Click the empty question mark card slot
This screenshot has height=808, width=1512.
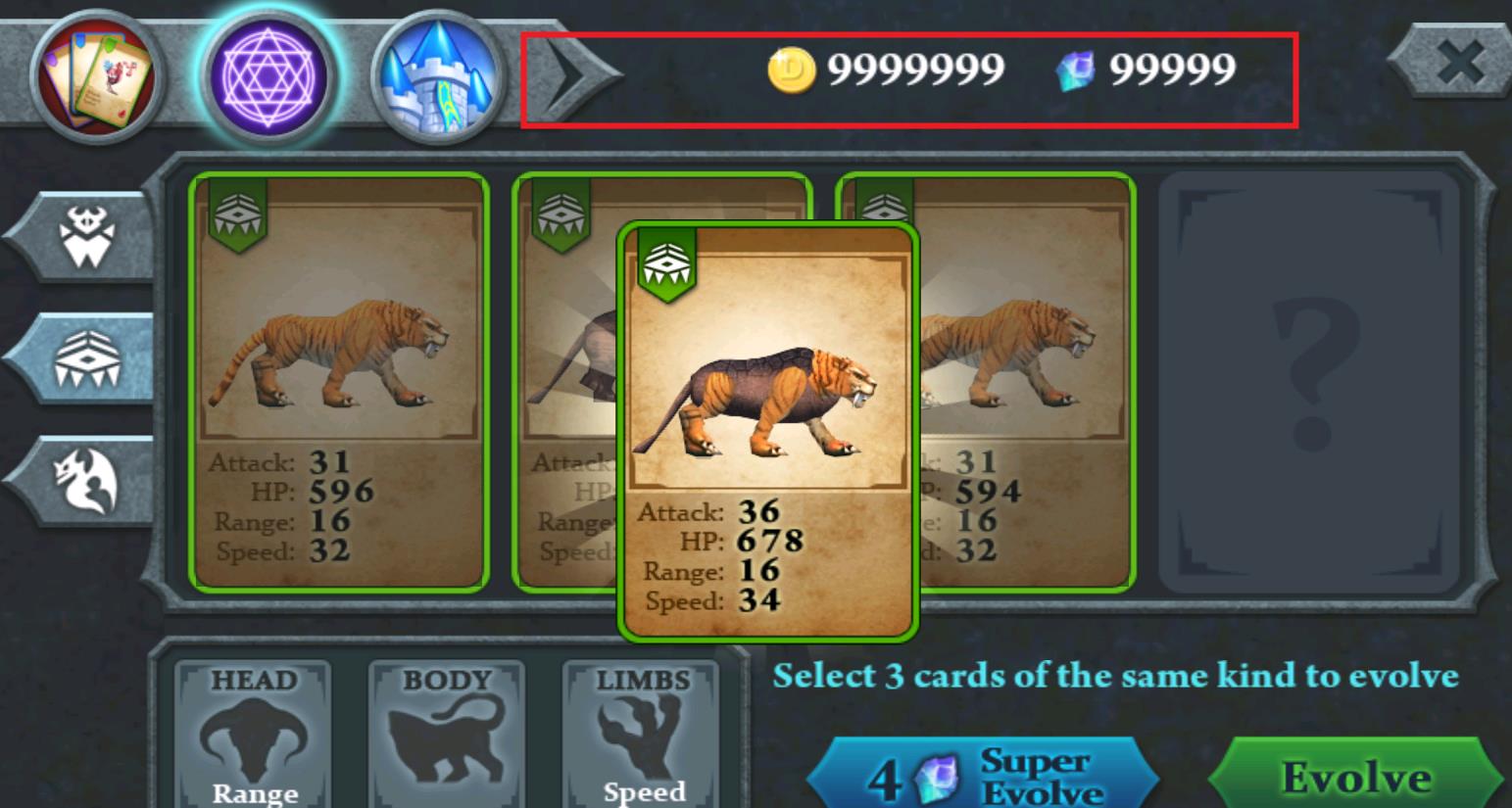coord(1311,382)
